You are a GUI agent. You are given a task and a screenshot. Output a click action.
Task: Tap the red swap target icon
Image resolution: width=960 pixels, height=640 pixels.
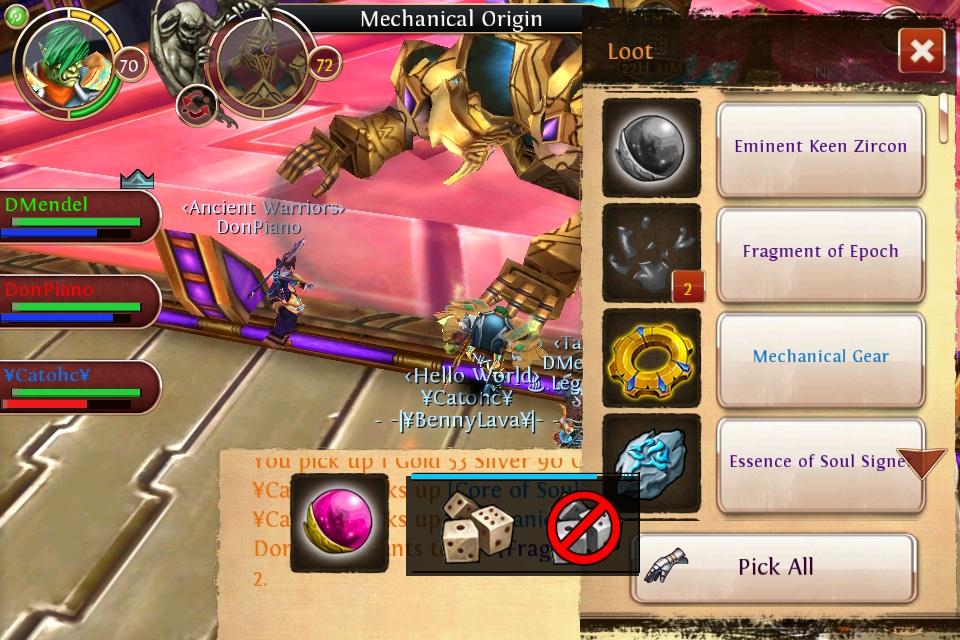point(195,104)
